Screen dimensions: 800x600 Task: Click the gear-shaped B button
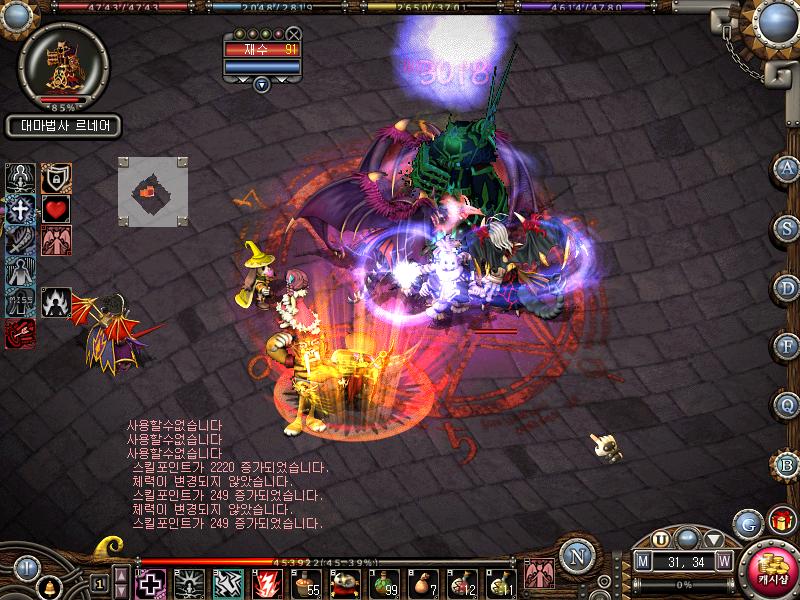click(x=787, y=465)
